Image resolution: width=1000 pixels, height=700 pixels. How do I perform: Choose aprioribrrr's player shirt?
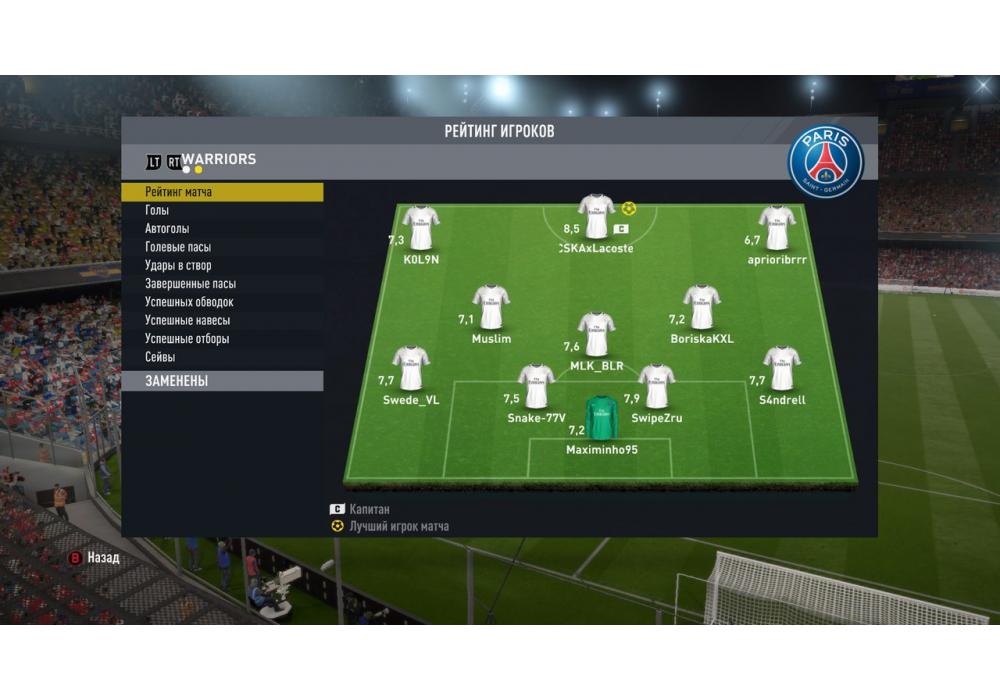(x=777, y=228)
